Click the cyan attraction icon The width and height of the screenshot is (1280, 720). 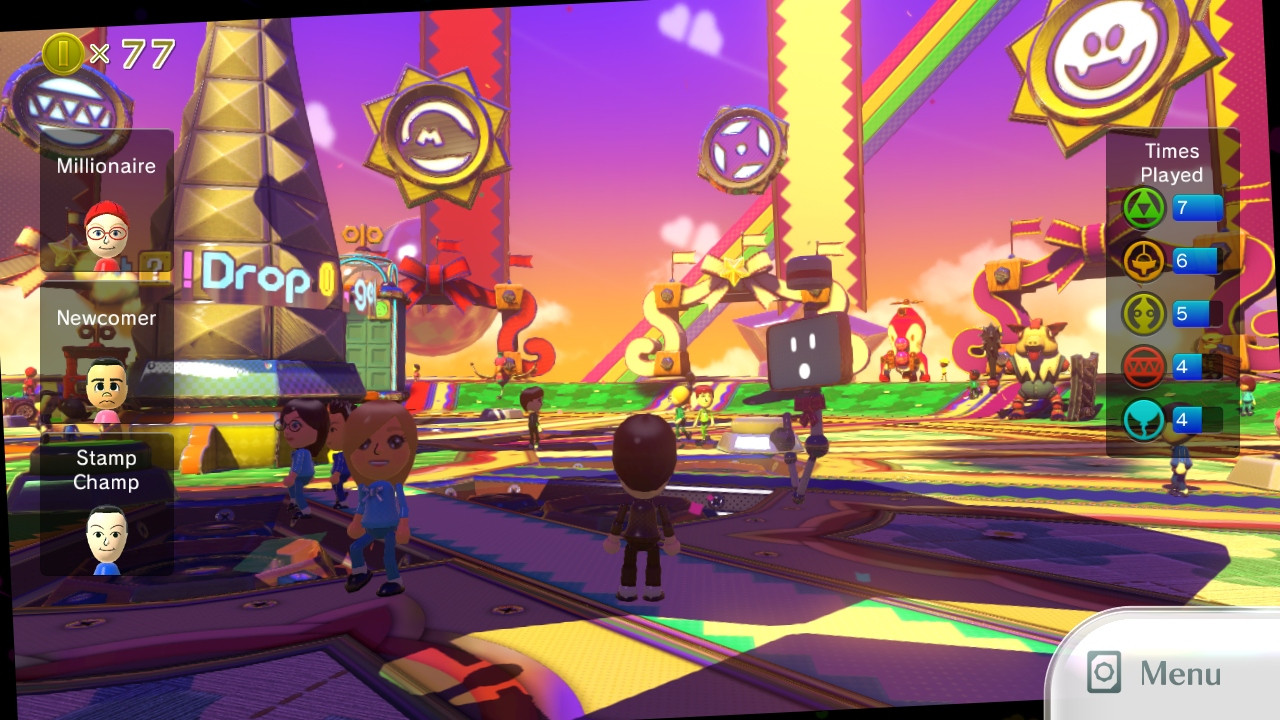[1141, 419]
